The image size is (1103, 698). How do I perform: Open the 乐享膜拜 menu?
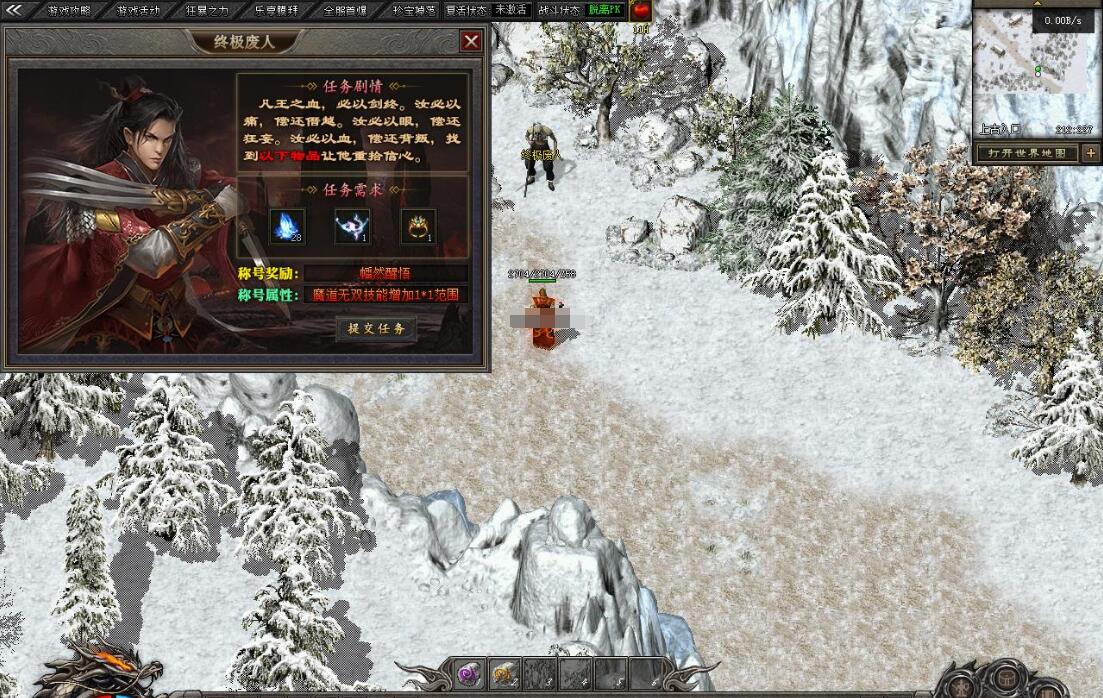[276, 10]
